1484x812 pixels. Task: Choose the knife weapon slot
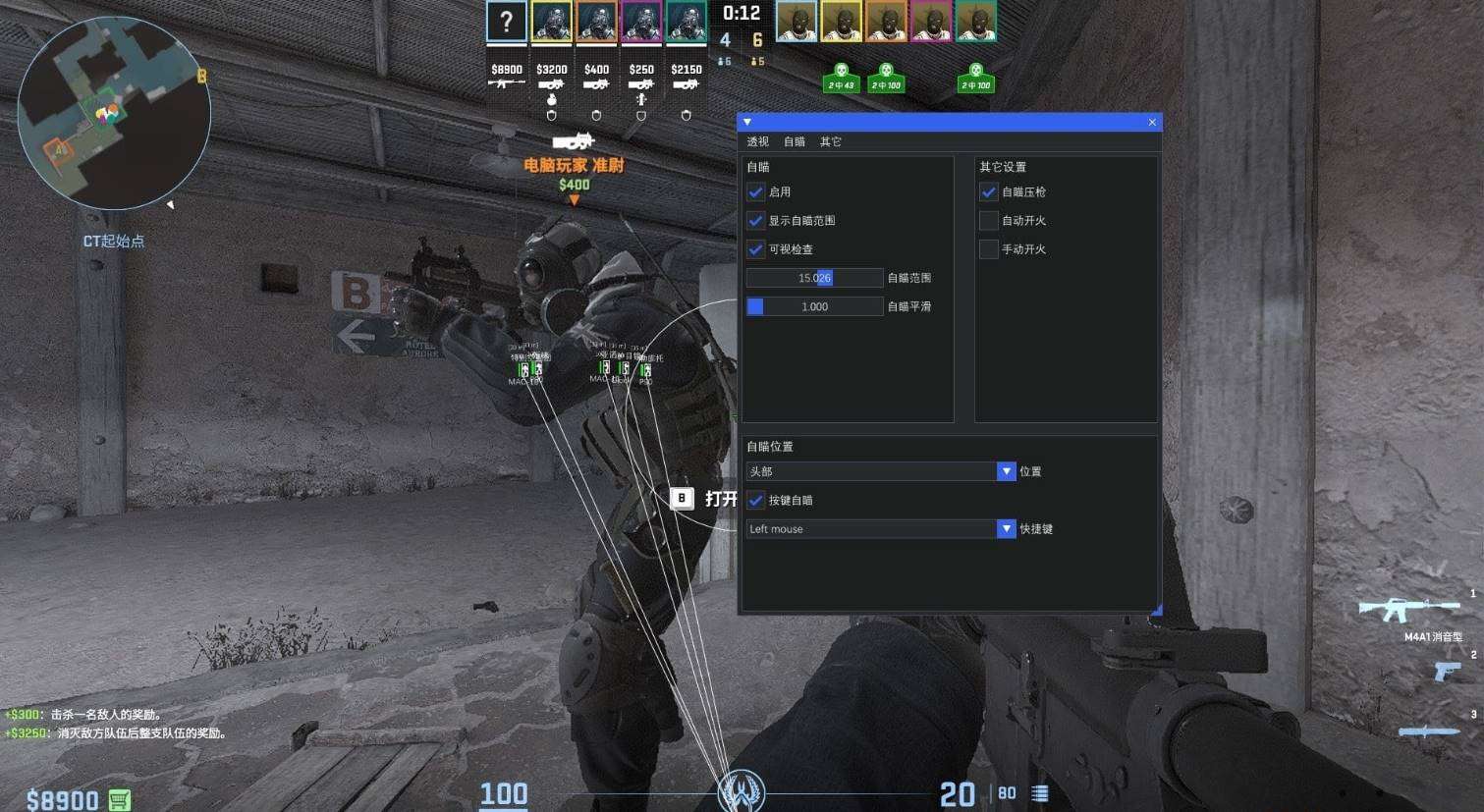pyautogui.click(x=1429, y=730)
